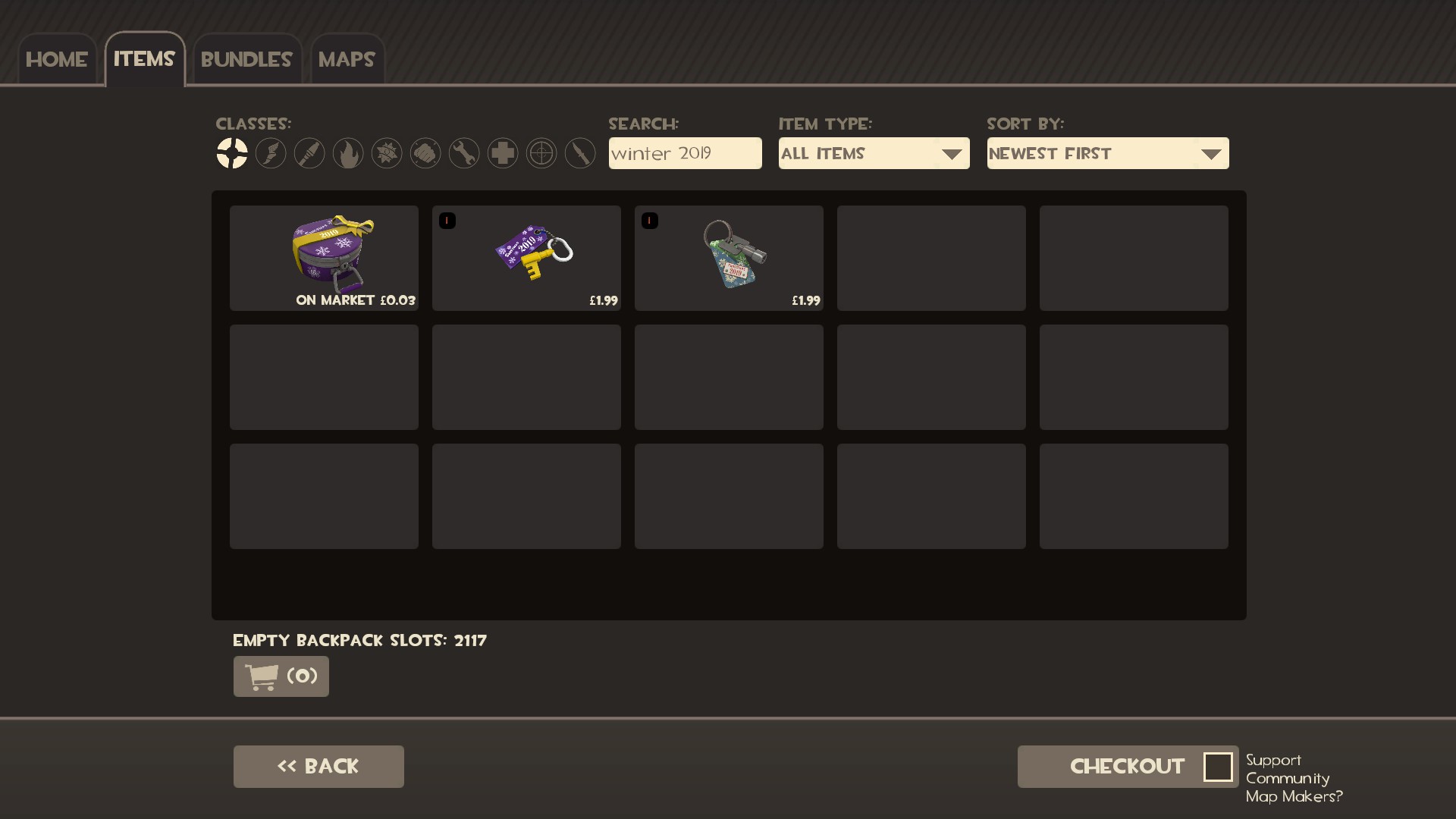This screenshot has width=1456, height=819.
Task: Filter items by Sniper crosshair icon
Action: pyautogui.click(x=541, y=153)
